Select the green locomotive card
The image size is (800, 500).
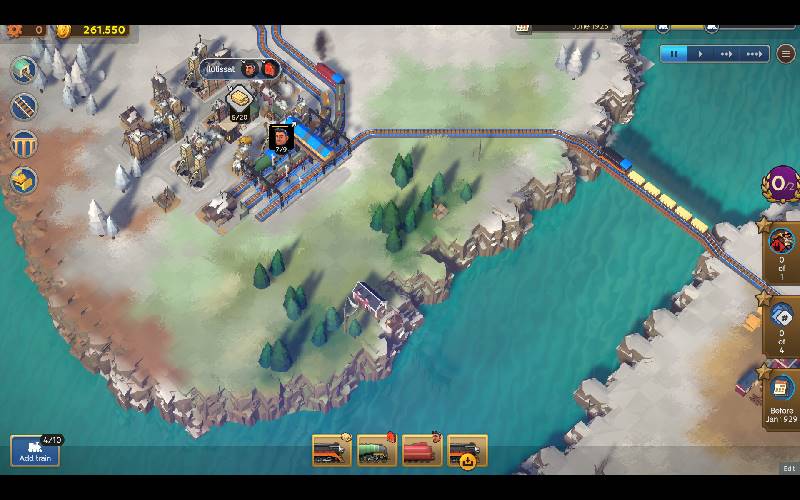(x=377, y=451)
